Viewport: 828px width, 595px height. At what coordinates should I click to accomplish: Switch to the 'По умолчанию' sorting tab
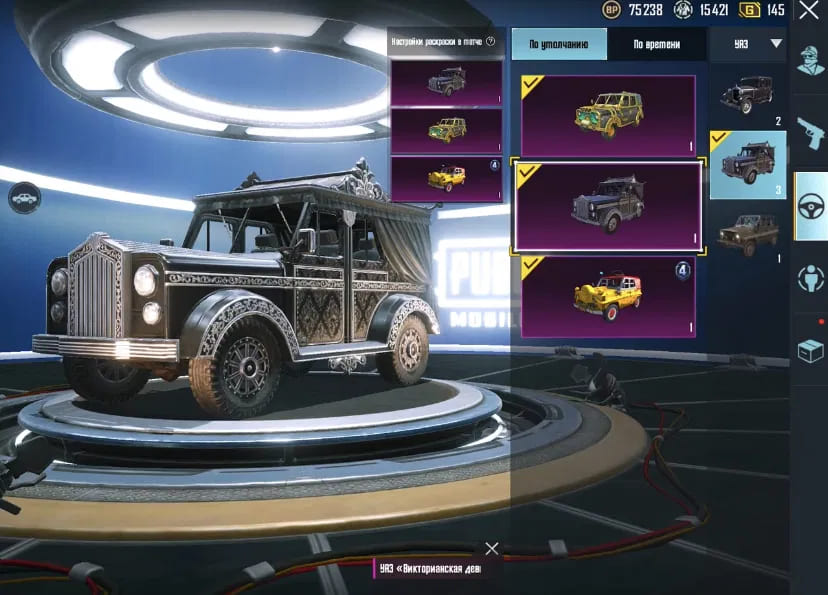[559, 44]
